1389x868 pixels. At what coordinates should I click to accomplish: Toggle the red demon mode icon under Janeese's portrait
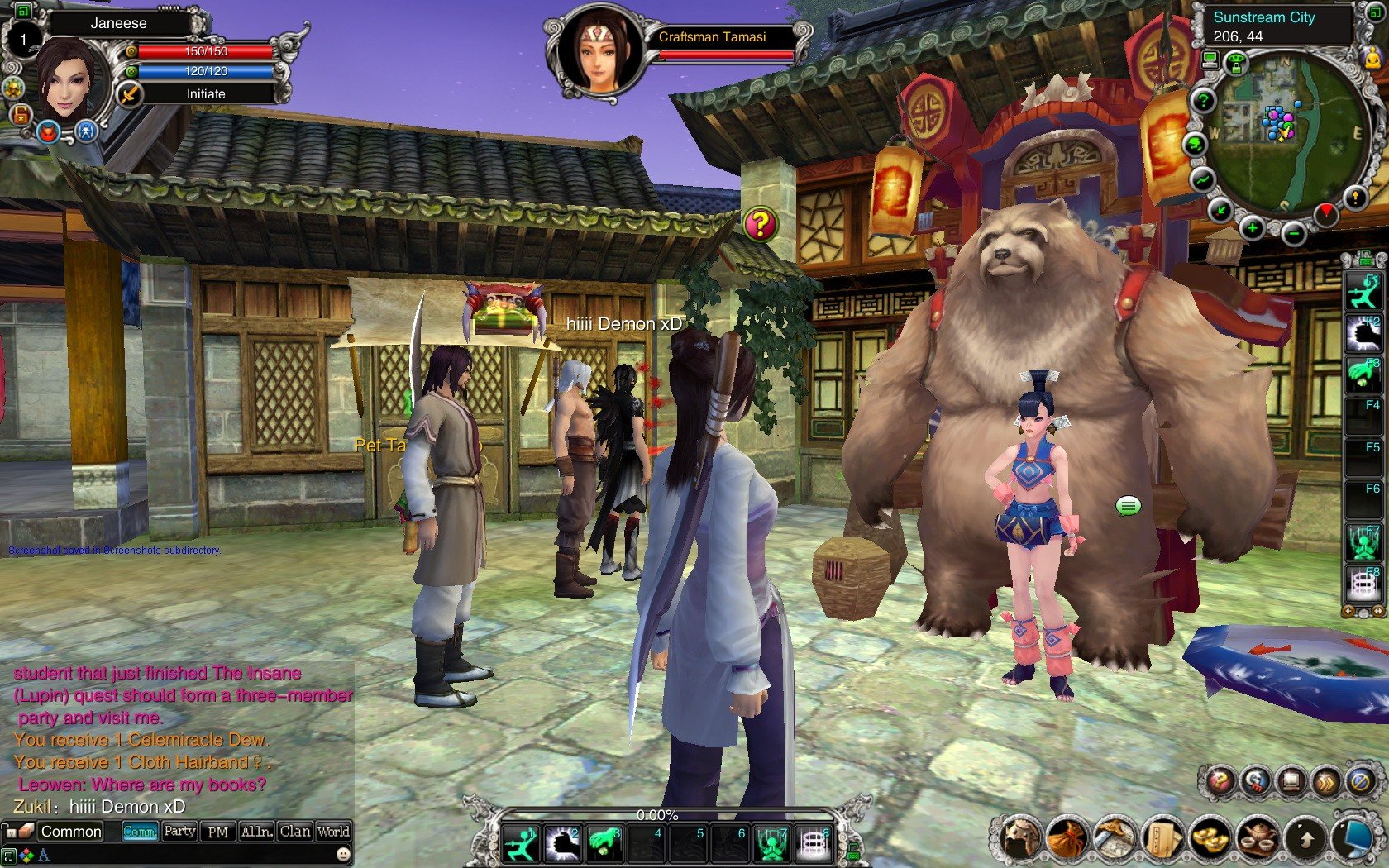click(x=49, y=132)
